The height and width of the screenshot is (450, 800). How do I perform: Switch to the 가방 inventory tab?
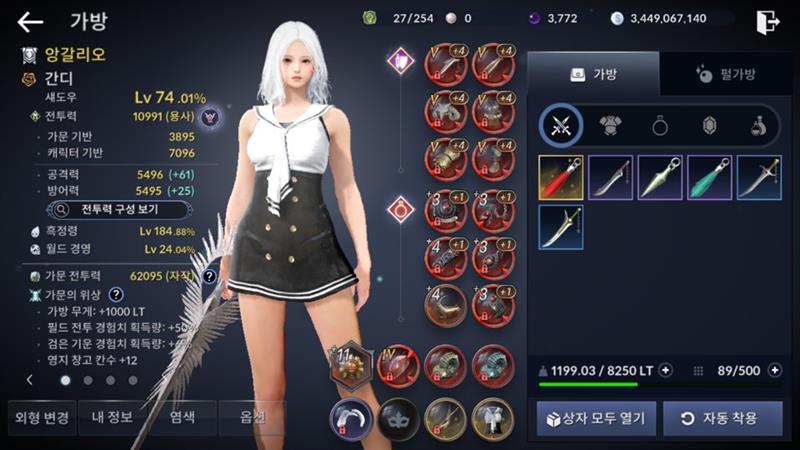click(593, 74)
